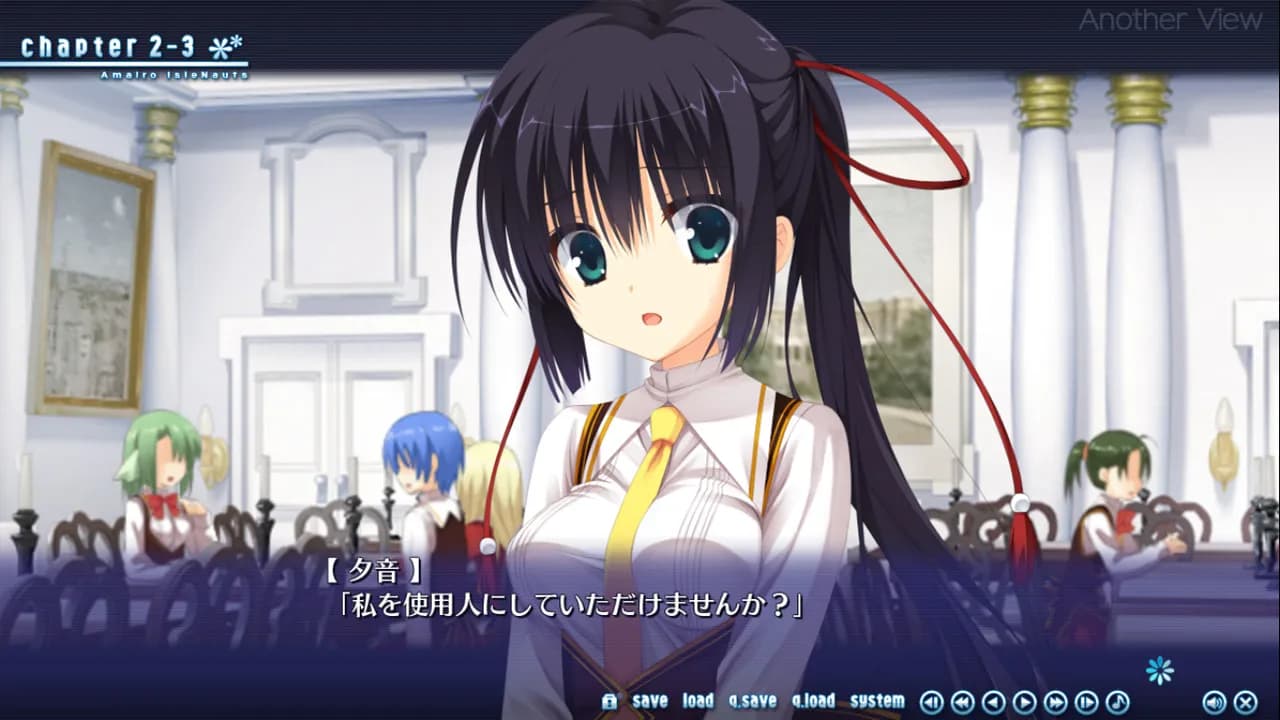
Task: Toggle the padlock message-window lock
Action: (x=612, y=702)
